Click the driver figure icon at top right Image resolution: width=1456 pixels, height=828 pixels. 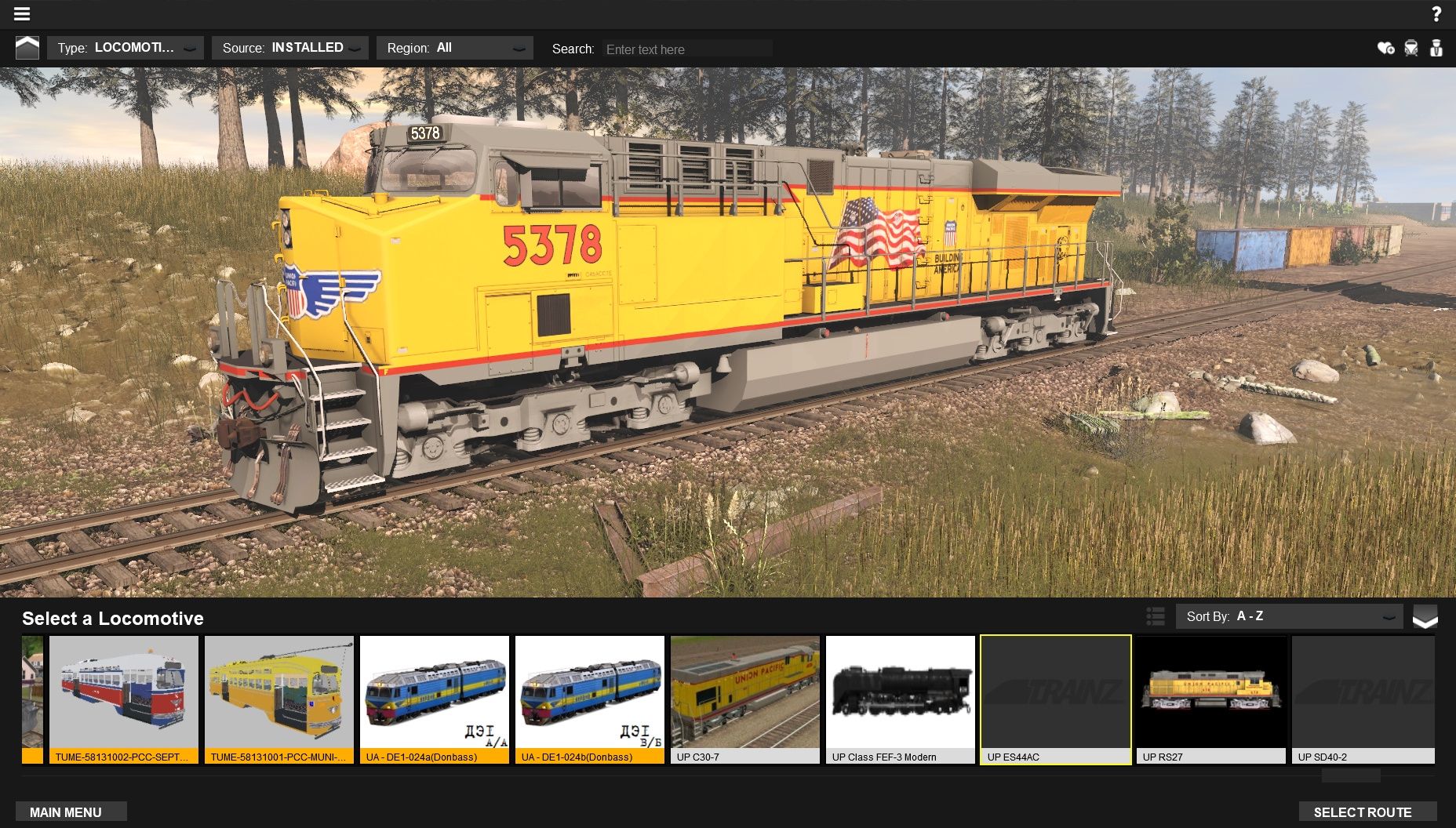1436,48
